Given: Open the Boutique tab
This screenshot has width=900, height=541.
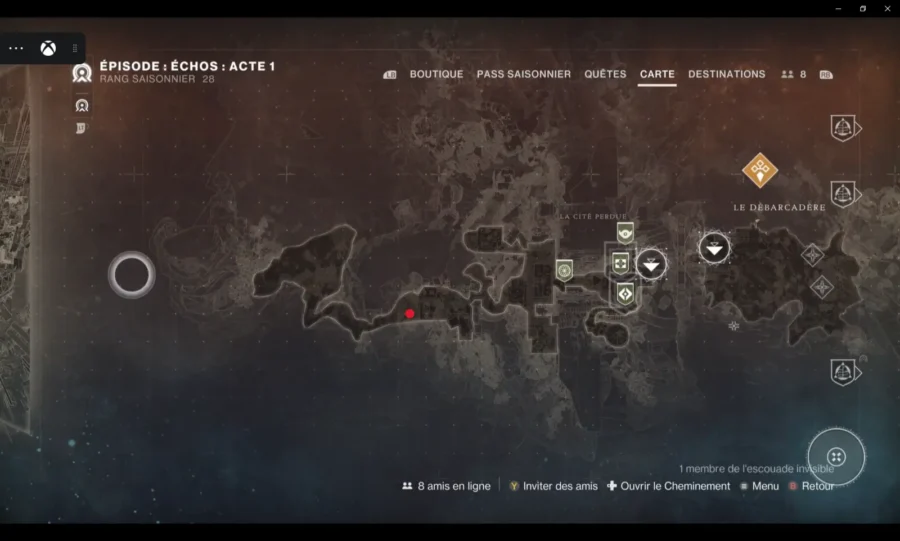Looking at the screenshot, I should (436, 74).
